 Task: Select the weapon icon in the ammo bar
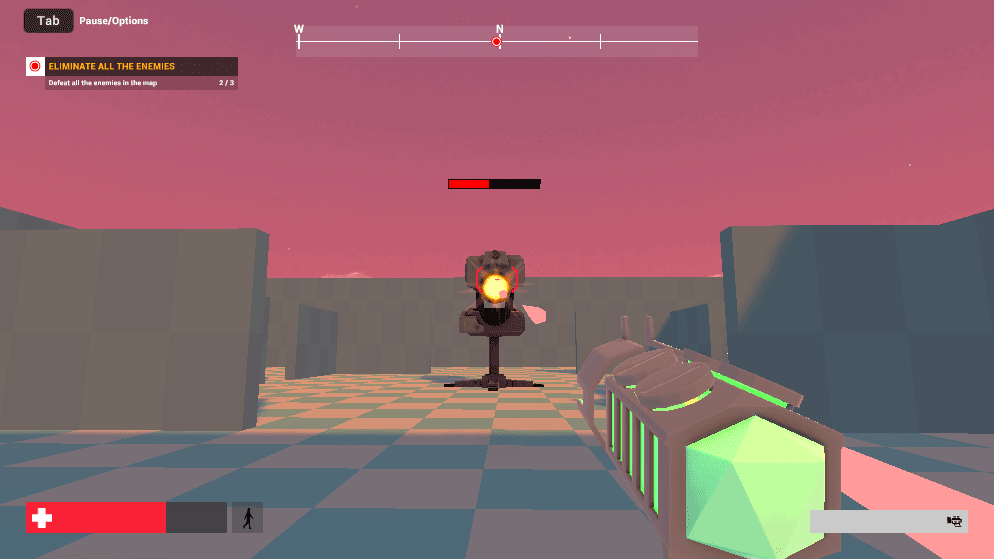click(954, 521)
